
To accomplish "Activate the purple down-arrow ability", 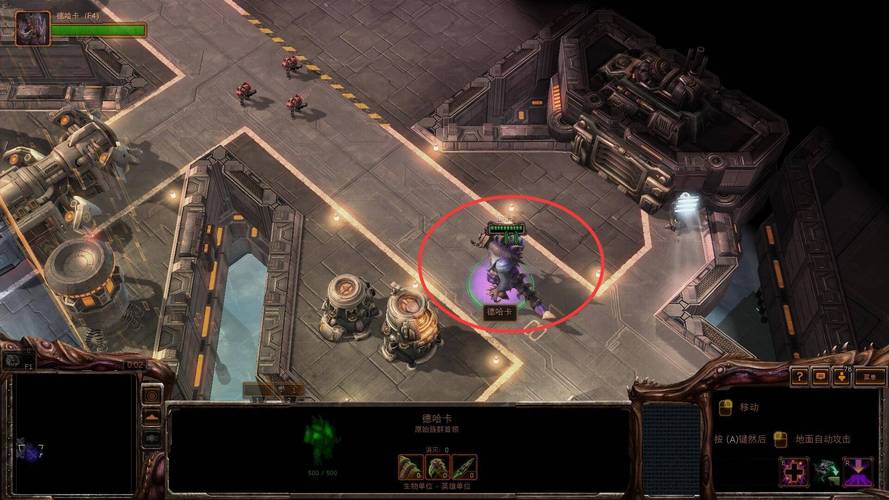I will (x=857, y=471).
